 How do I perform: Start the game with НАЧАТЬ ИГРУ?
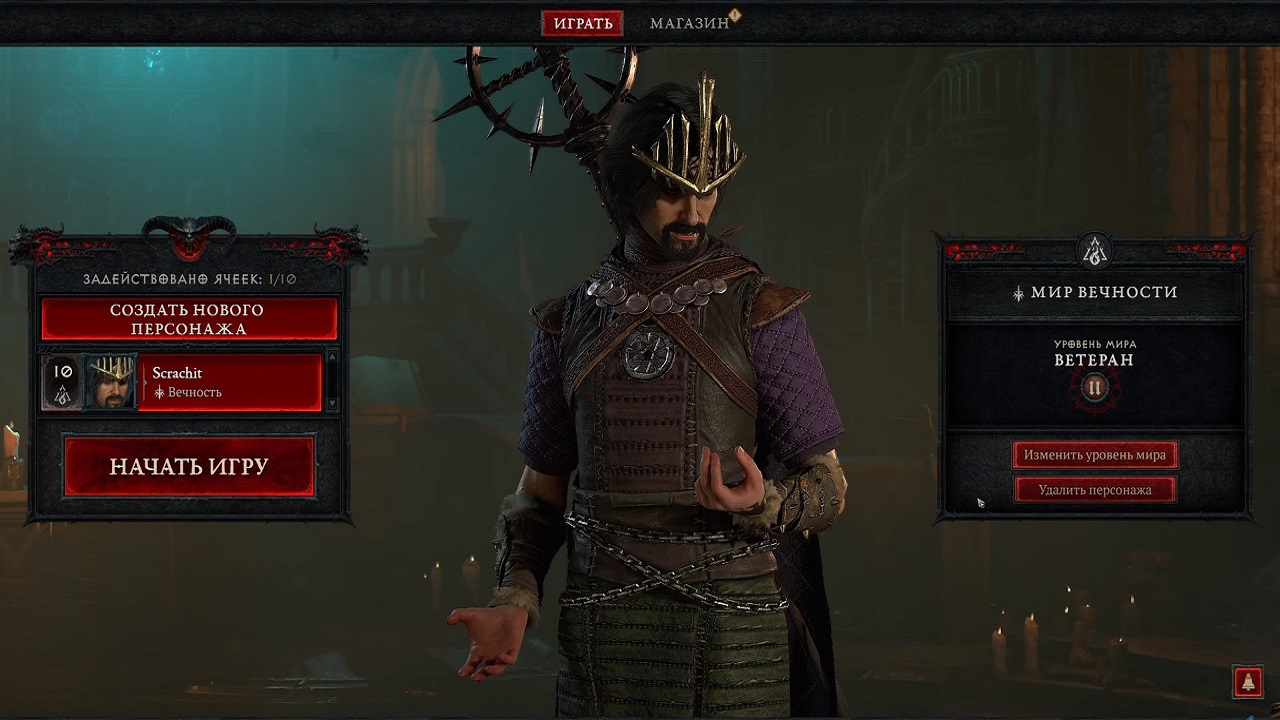pyautogui.click(x=189, y=467)
